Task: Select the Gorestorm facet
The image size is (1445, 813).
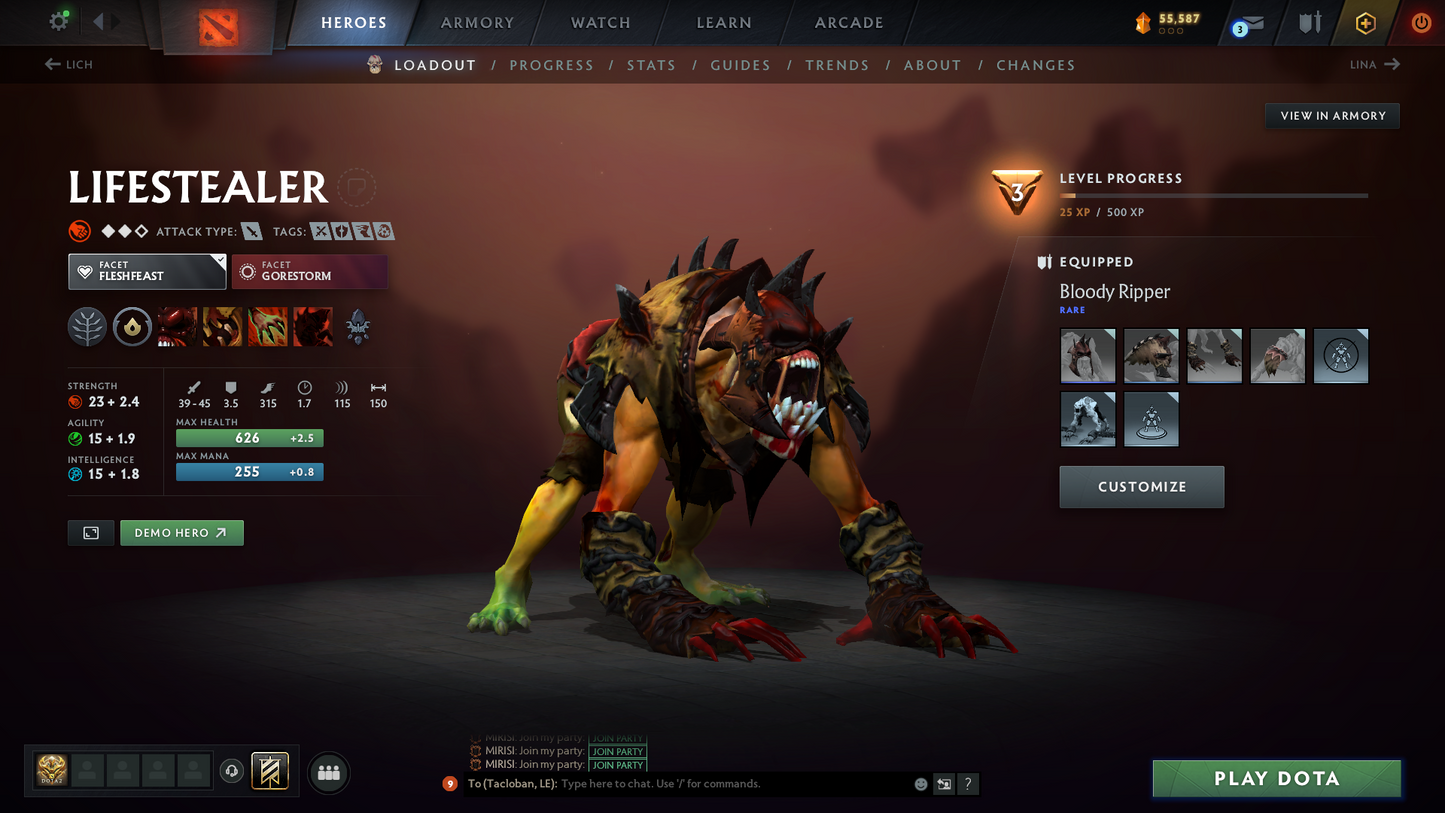Action: coord(310,271)
